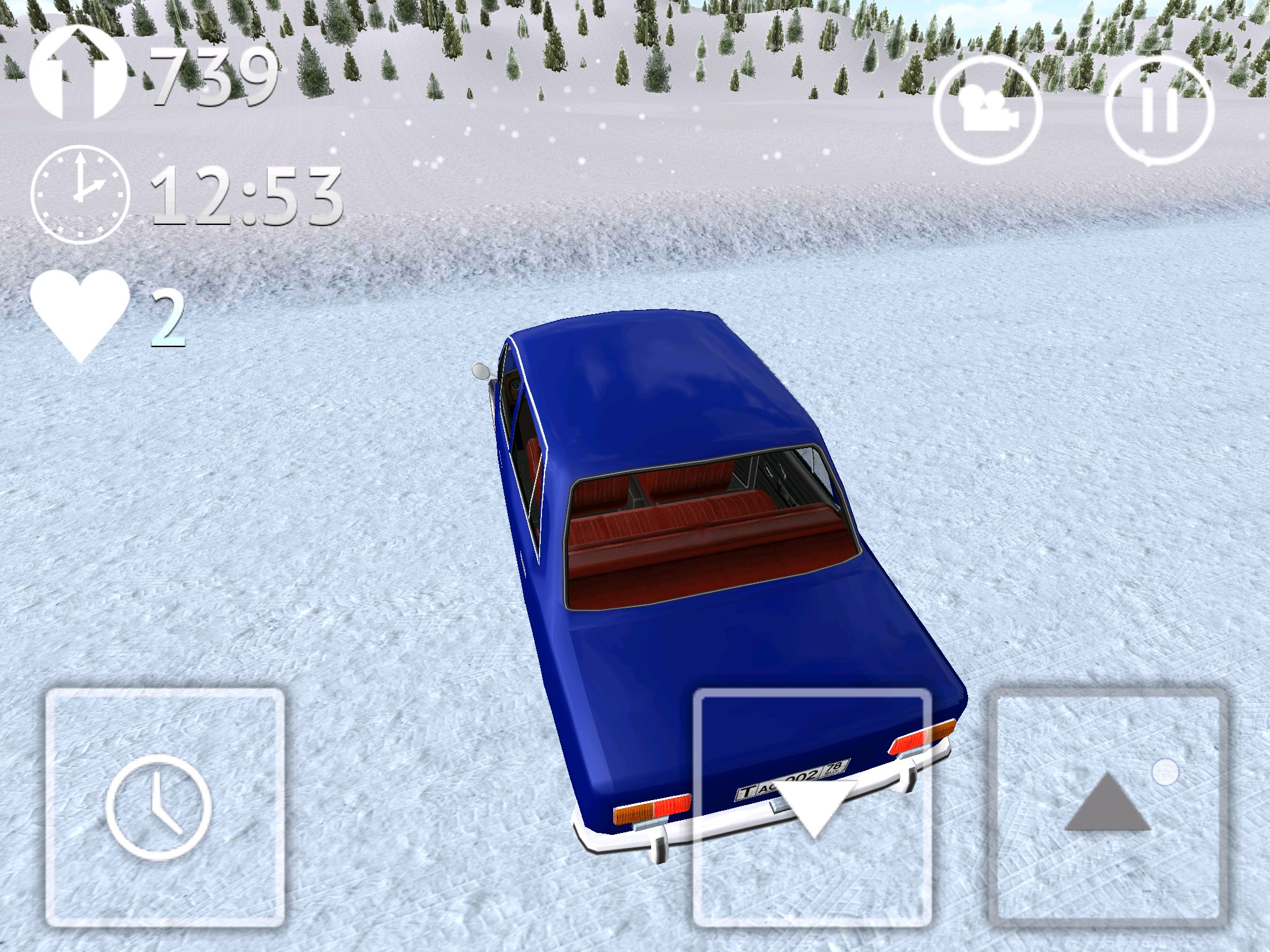The image size is (1270, 952).
Task: Switch the camera view
Action: pyautogui.click(x=988, y=112)
